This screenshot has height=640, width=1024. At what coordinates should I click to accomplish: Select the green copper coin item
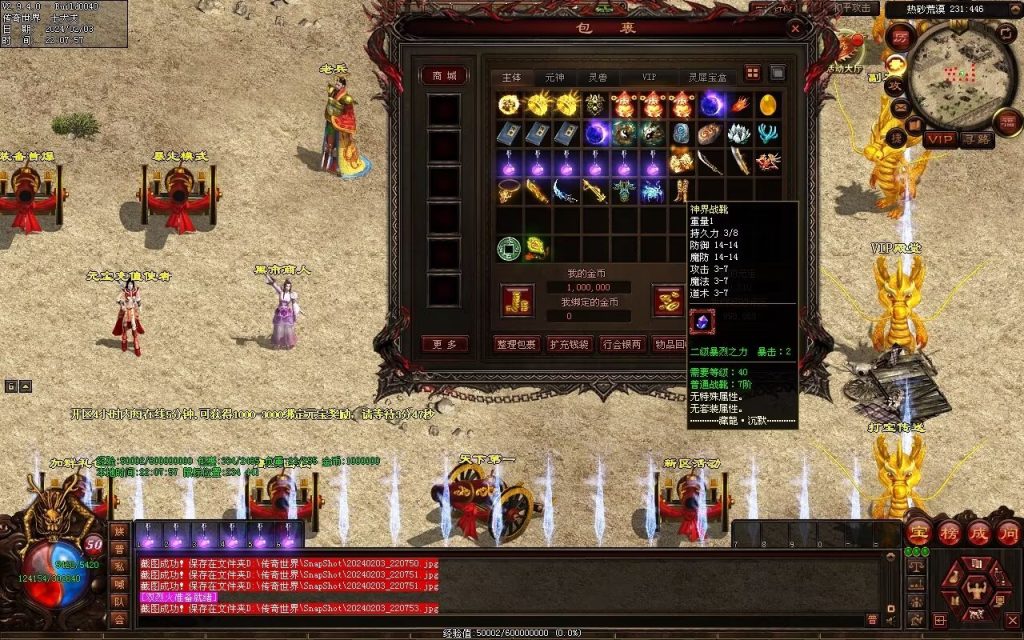[x=509, y=246]
